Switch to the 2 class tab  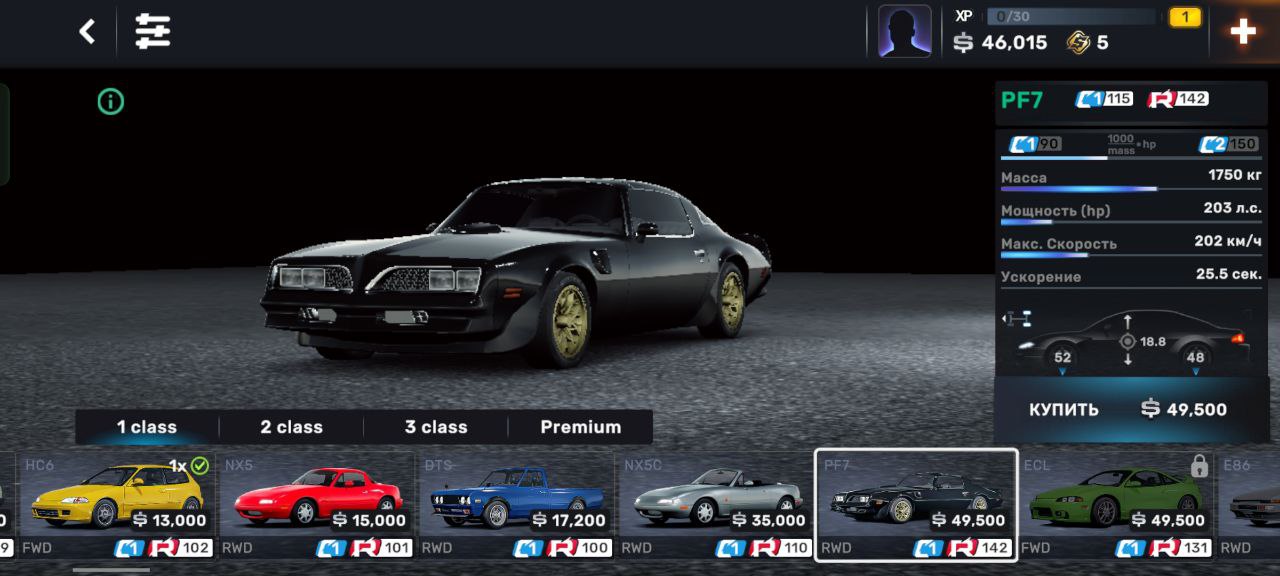pos(291,427)
